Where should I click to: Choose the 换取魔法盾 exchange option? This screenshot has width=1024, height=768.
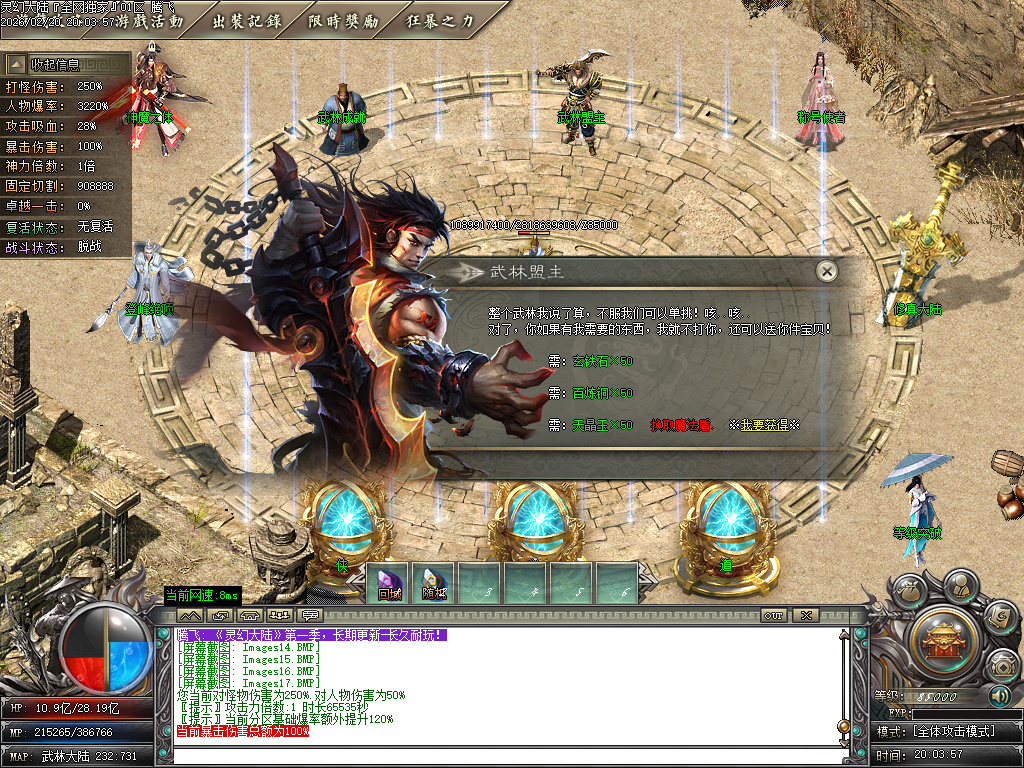(683, 425)
